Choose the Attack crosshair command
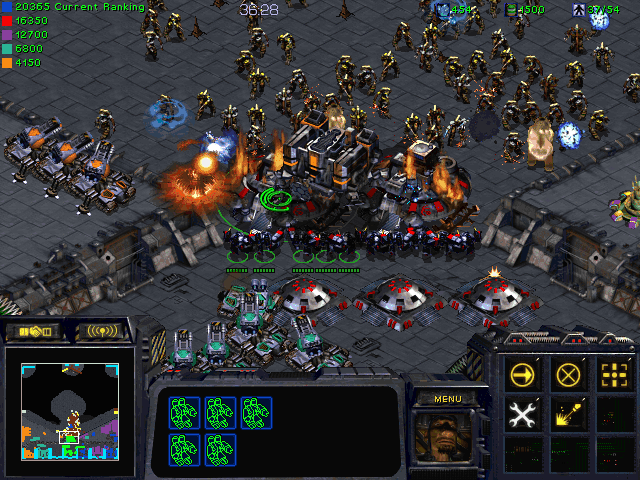The image size is (640, 480). click(614, 375)
